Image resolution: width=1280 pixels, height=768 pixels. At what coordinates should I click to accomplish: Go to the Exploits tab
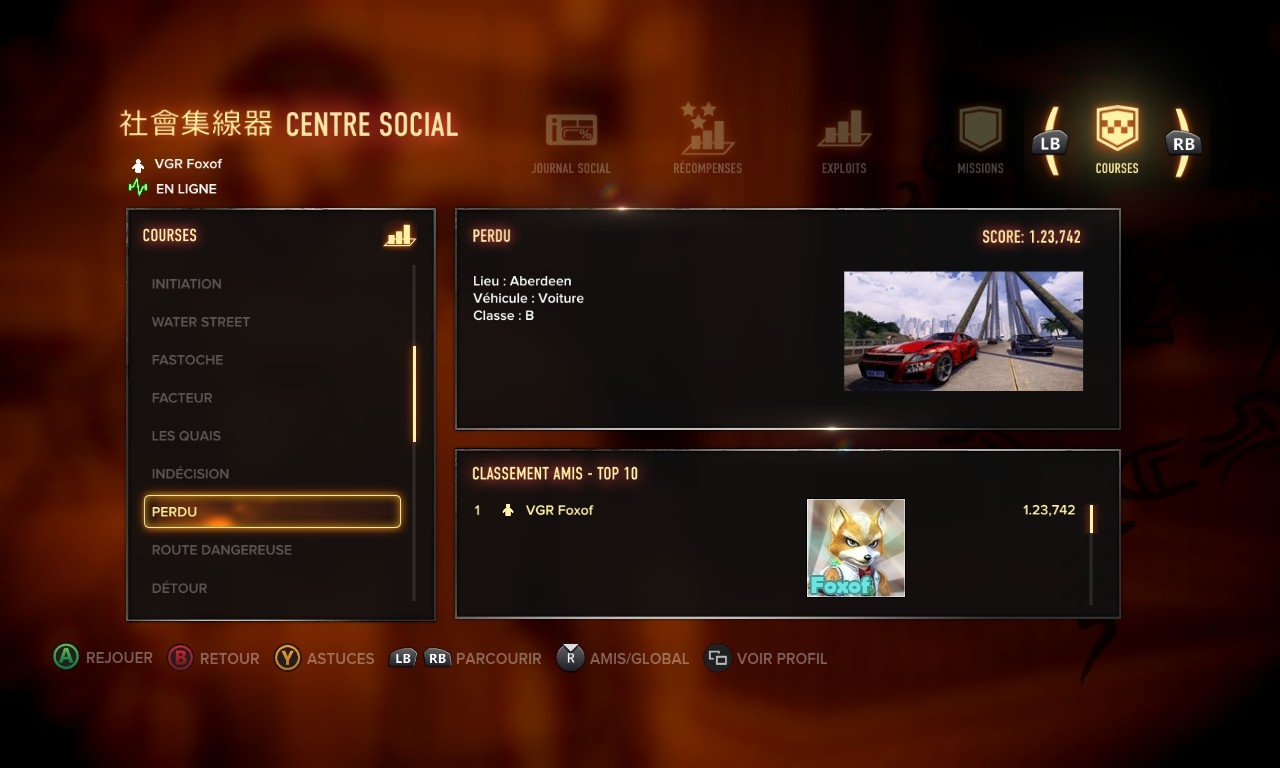[844, 142]
